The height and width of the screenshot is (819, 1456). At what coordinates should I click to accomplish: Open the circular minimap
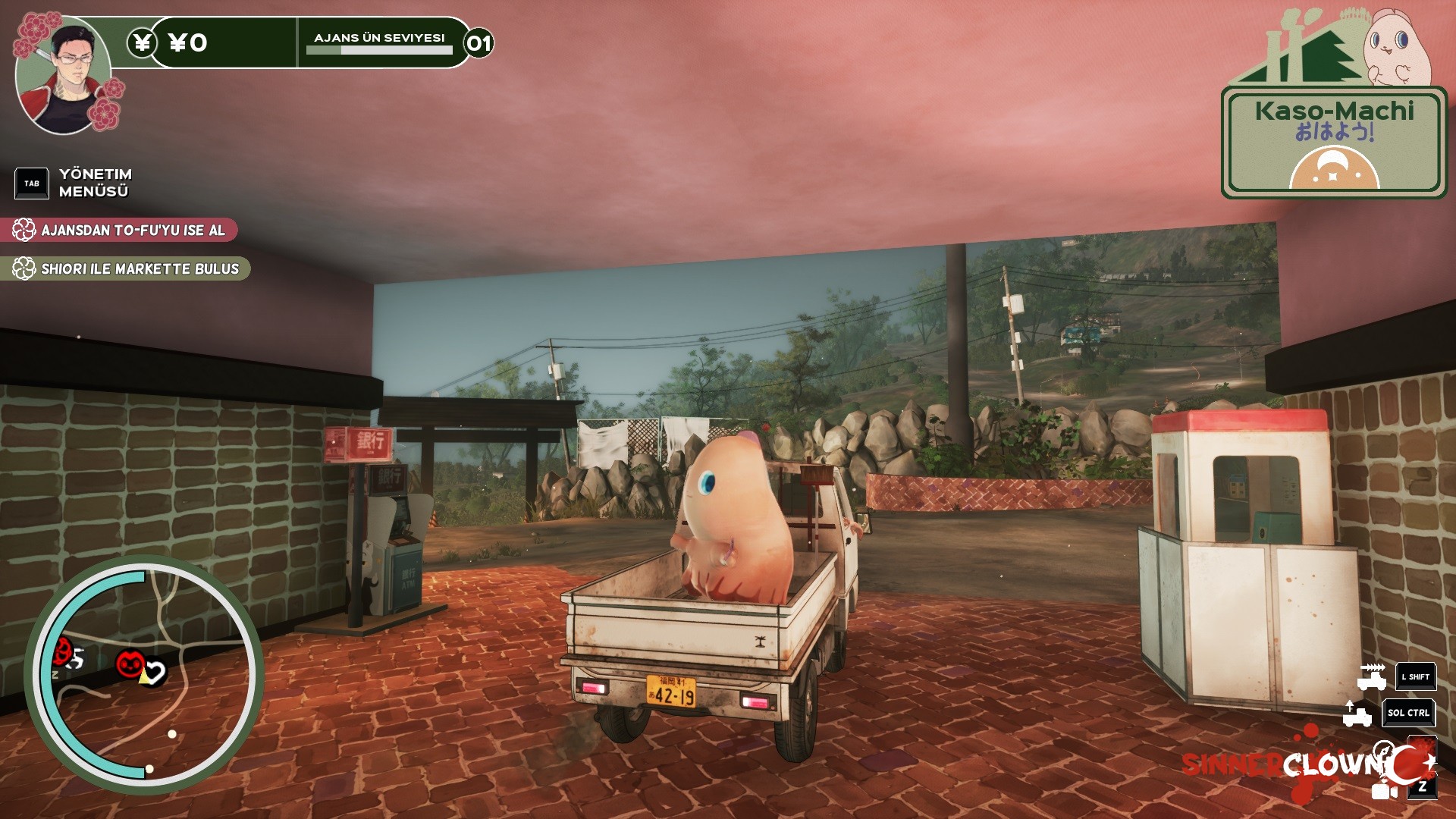[144, 675]
